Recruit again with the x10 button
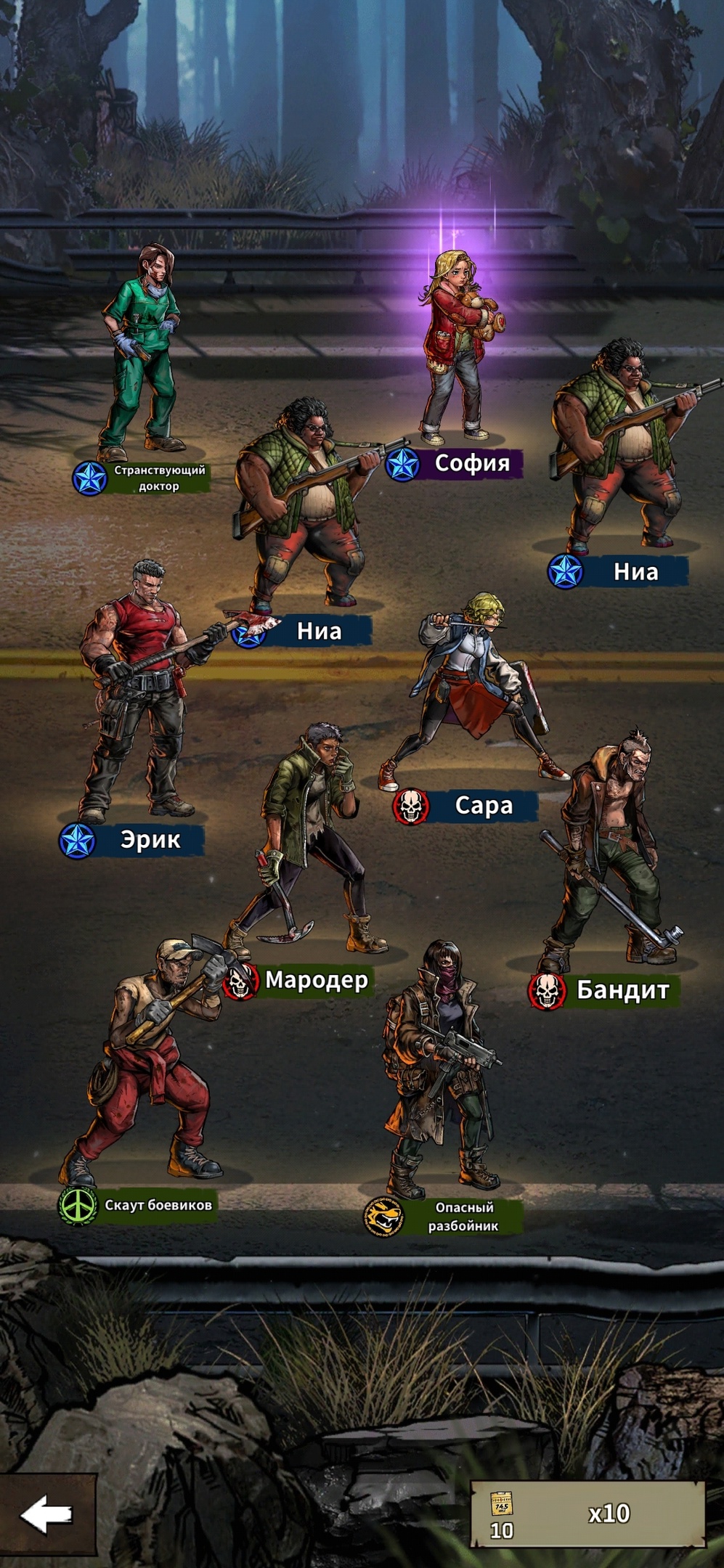Image resolution: width=724 pixels, height=1568 pixels. point(588,1514)
